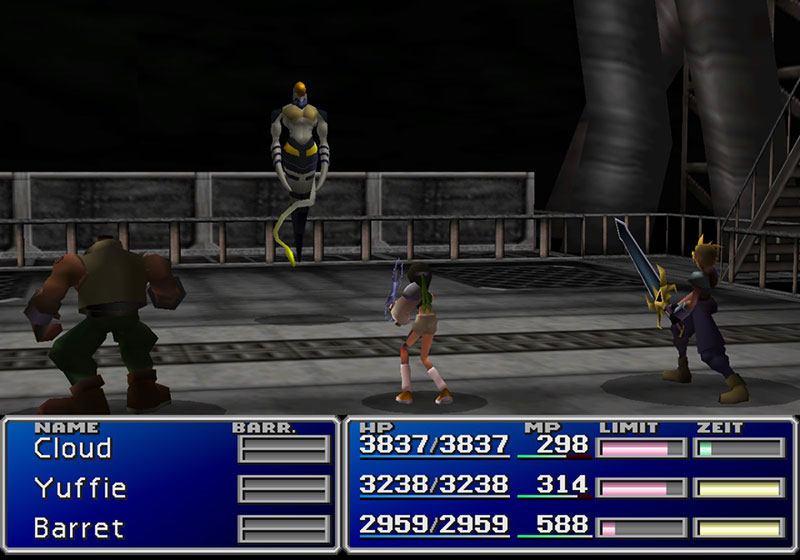The width and height of the screenshot is (800, 560).
Task: Choose Yuffie's name row
Action: [x=78, y=488]
